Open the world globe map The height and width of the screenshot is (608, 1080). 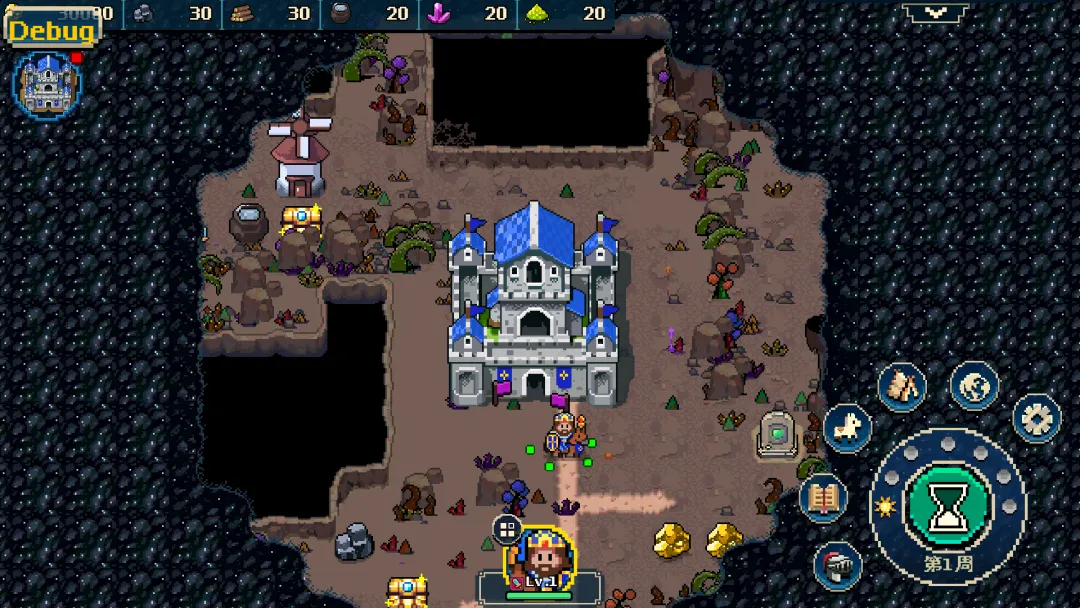tap(974, 386)
